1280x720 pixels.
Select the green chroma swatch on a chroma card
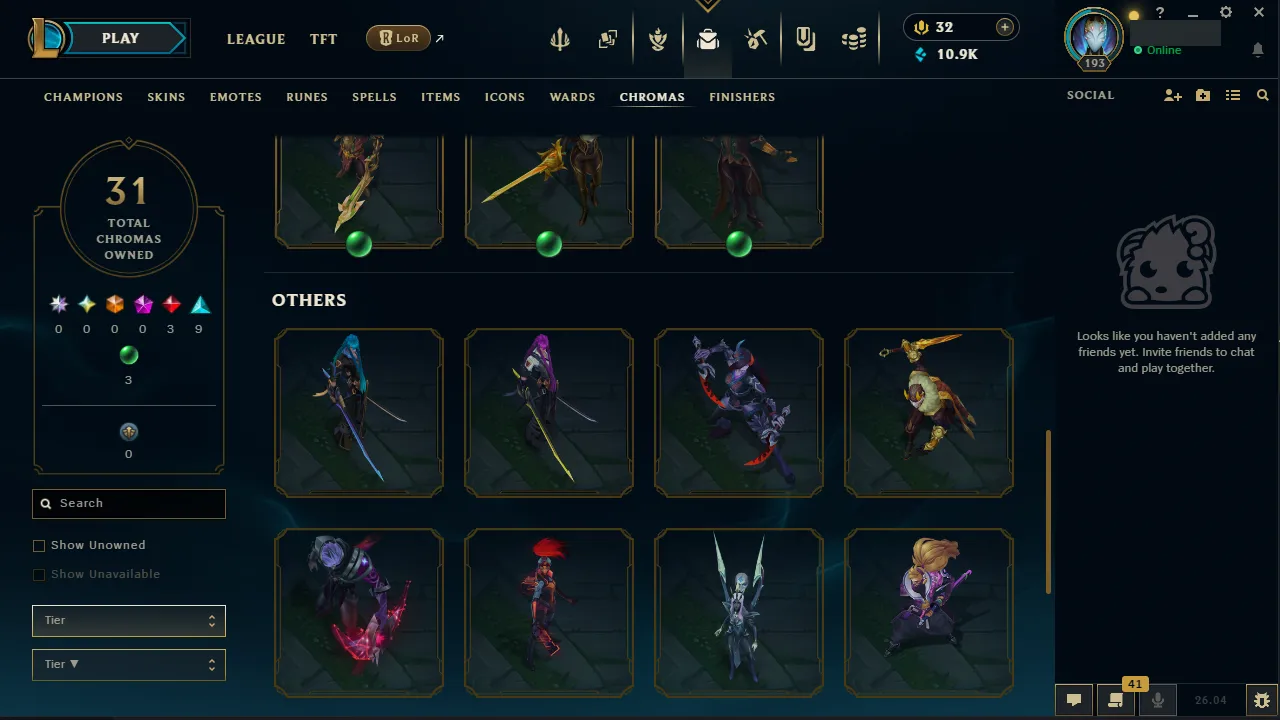tap(359, 243)
